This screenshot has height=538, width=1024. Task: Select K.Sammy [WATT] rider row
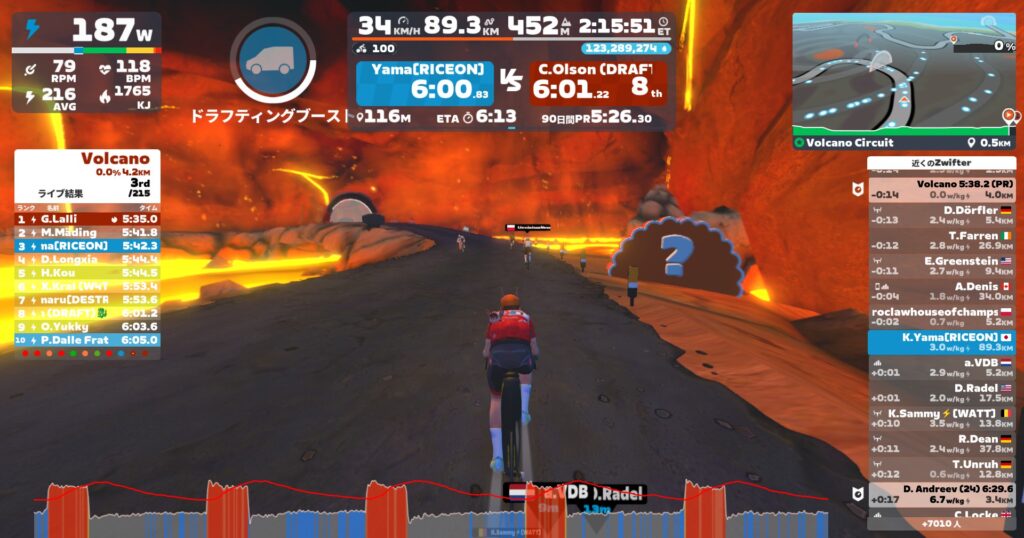click(x=940, y=418)
